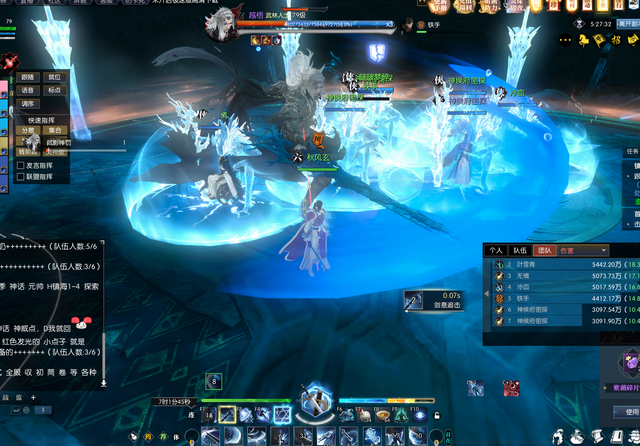Click the central sword skill emblem
This screenshot has height=446, width=640.
click(x=318, y=399)
